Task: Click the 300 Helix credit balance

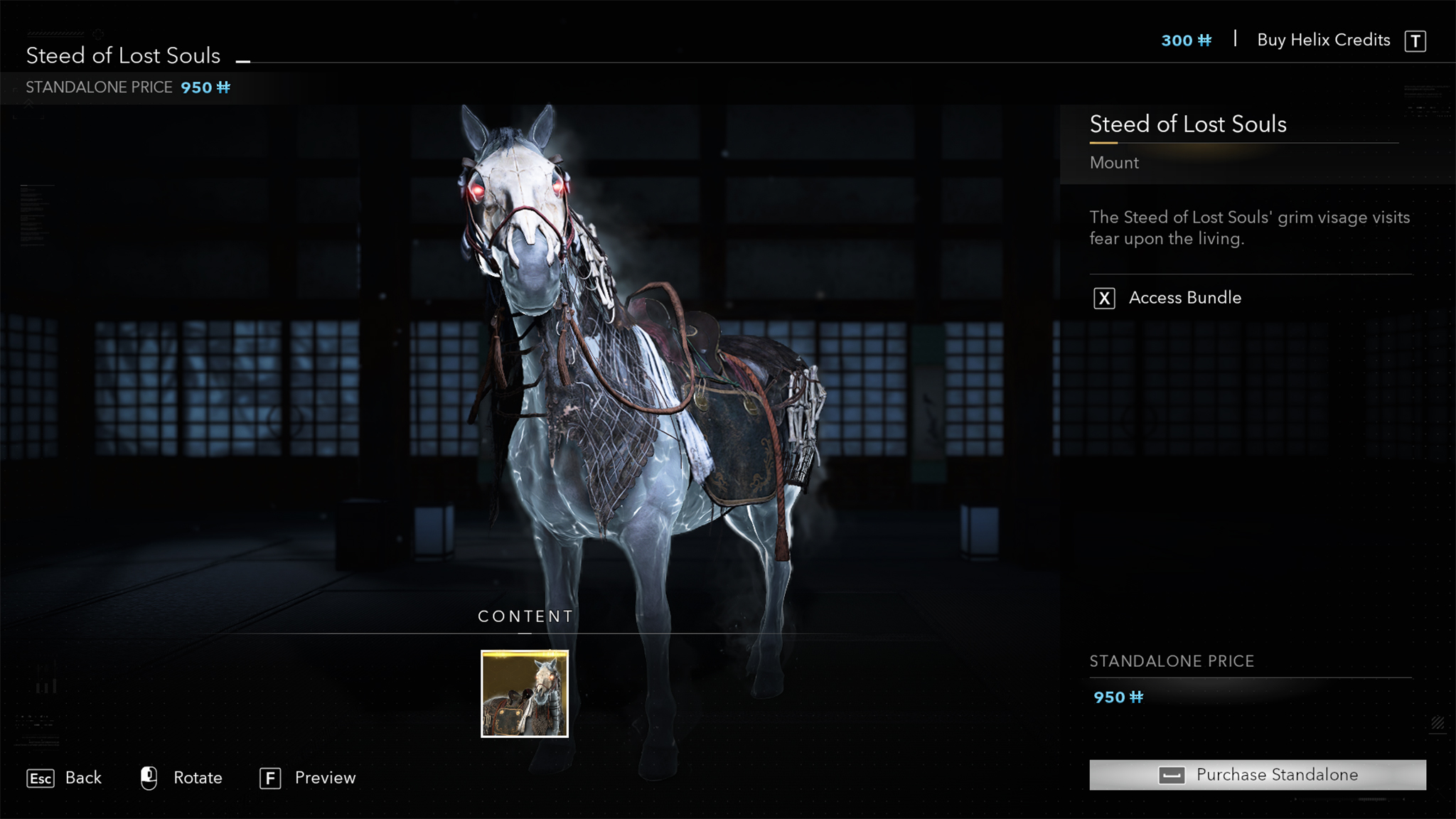Action: [1177, 41]
